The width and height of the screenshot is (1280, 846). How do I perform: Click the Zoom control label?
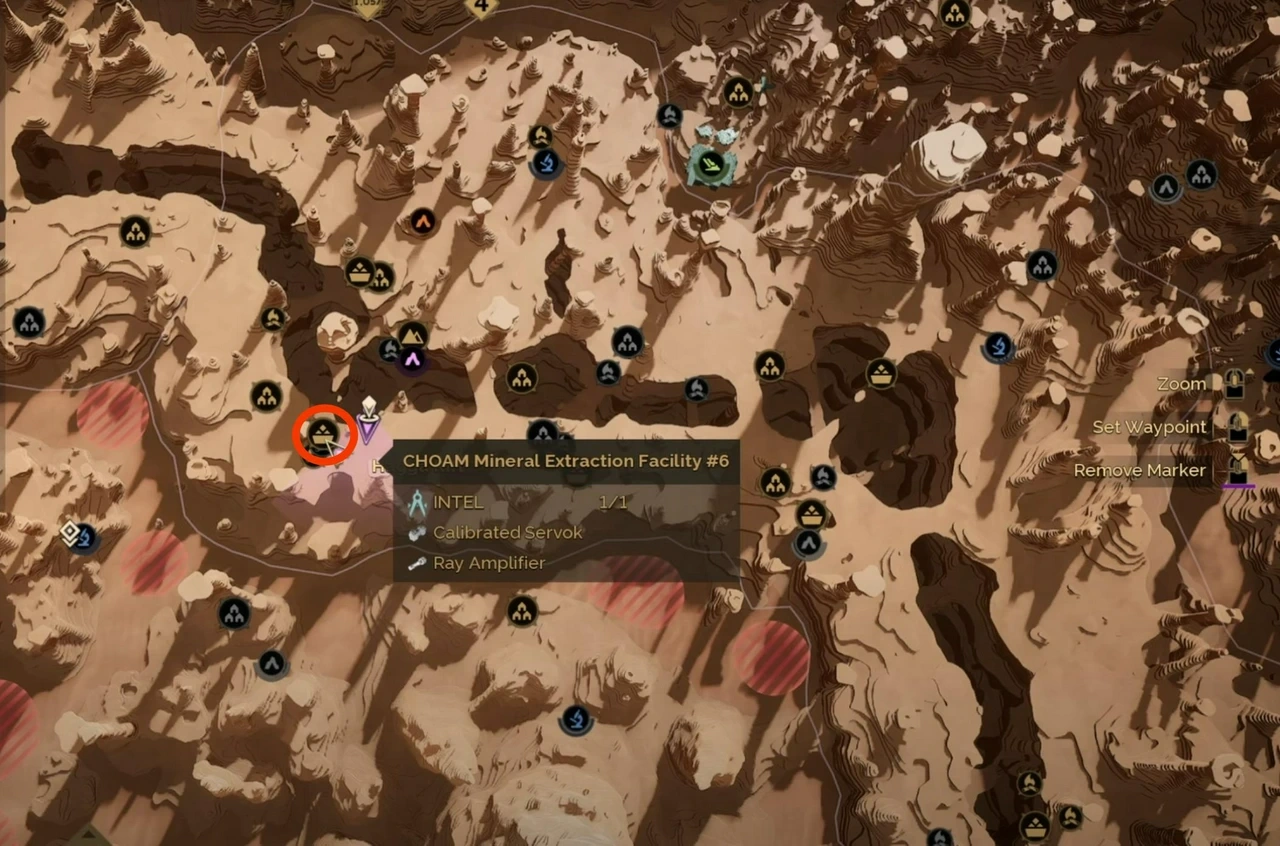pyautogui.click(x=1180, y=383)
